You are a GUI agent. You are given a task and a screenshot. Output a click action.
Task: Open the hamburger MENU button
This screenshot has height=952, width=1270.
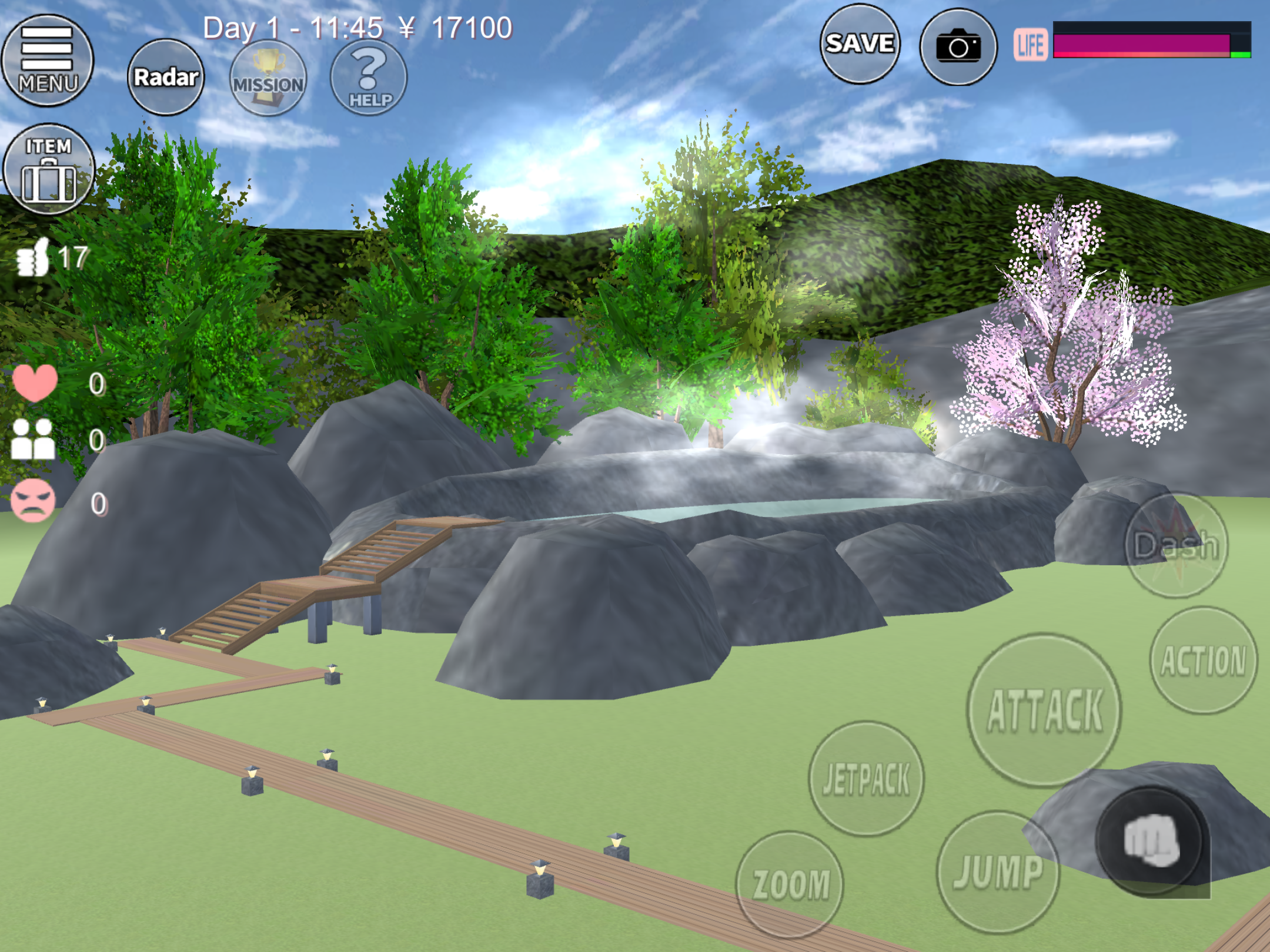[48, 61]
